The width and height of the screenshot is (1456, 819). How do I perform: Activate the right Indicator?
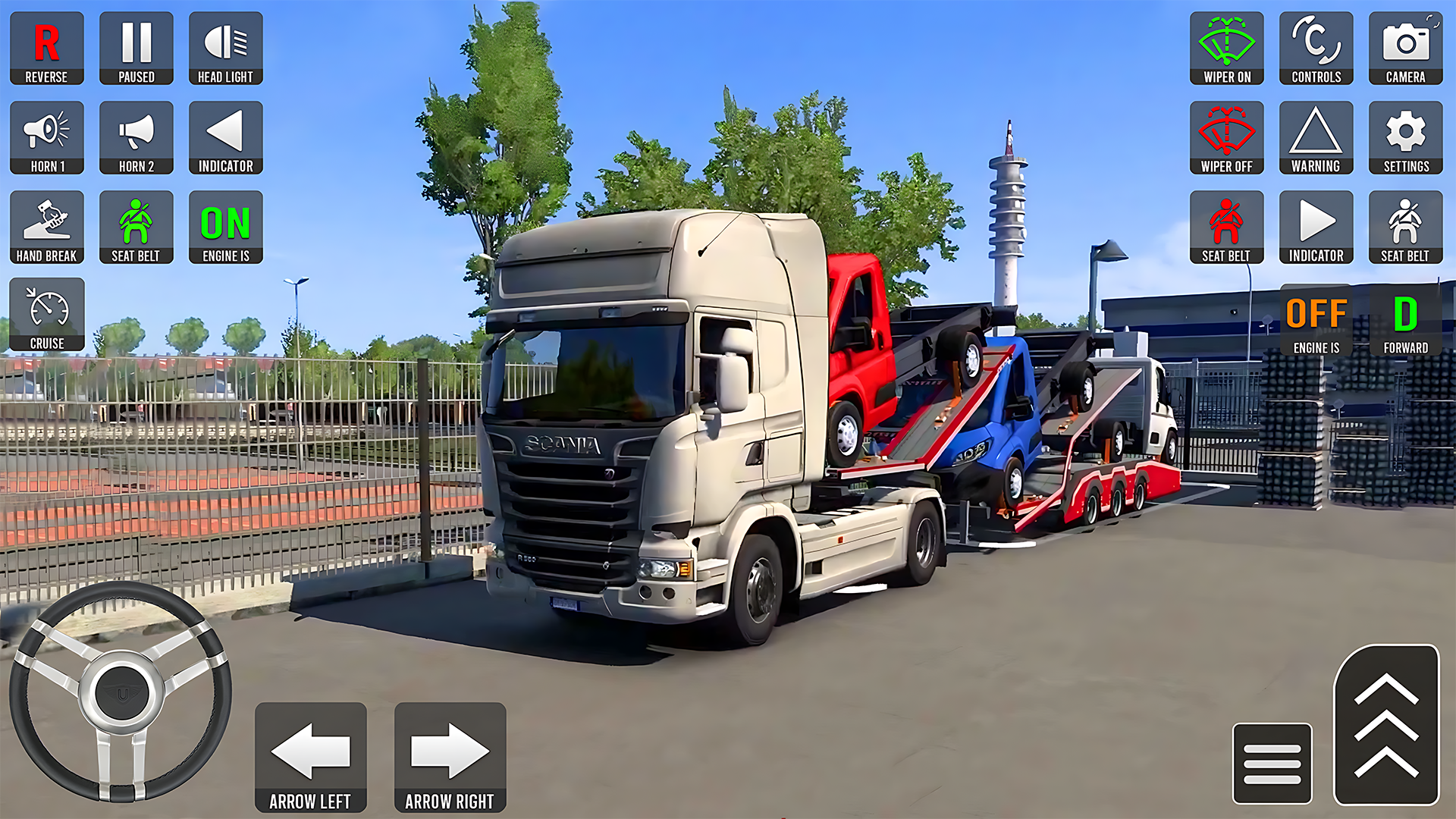[x=1316, y=226]
